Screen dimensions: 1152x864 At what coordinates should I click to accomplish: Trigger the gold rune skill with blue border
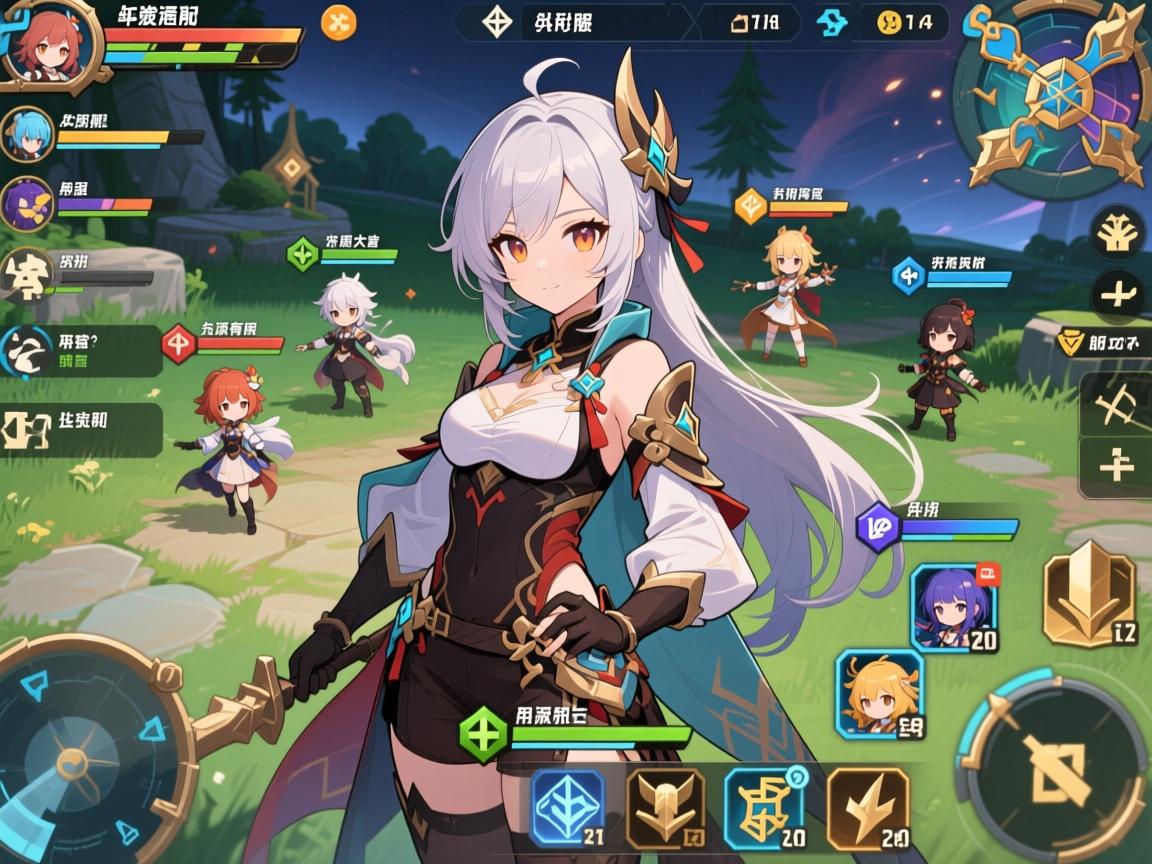pos(763,808)
